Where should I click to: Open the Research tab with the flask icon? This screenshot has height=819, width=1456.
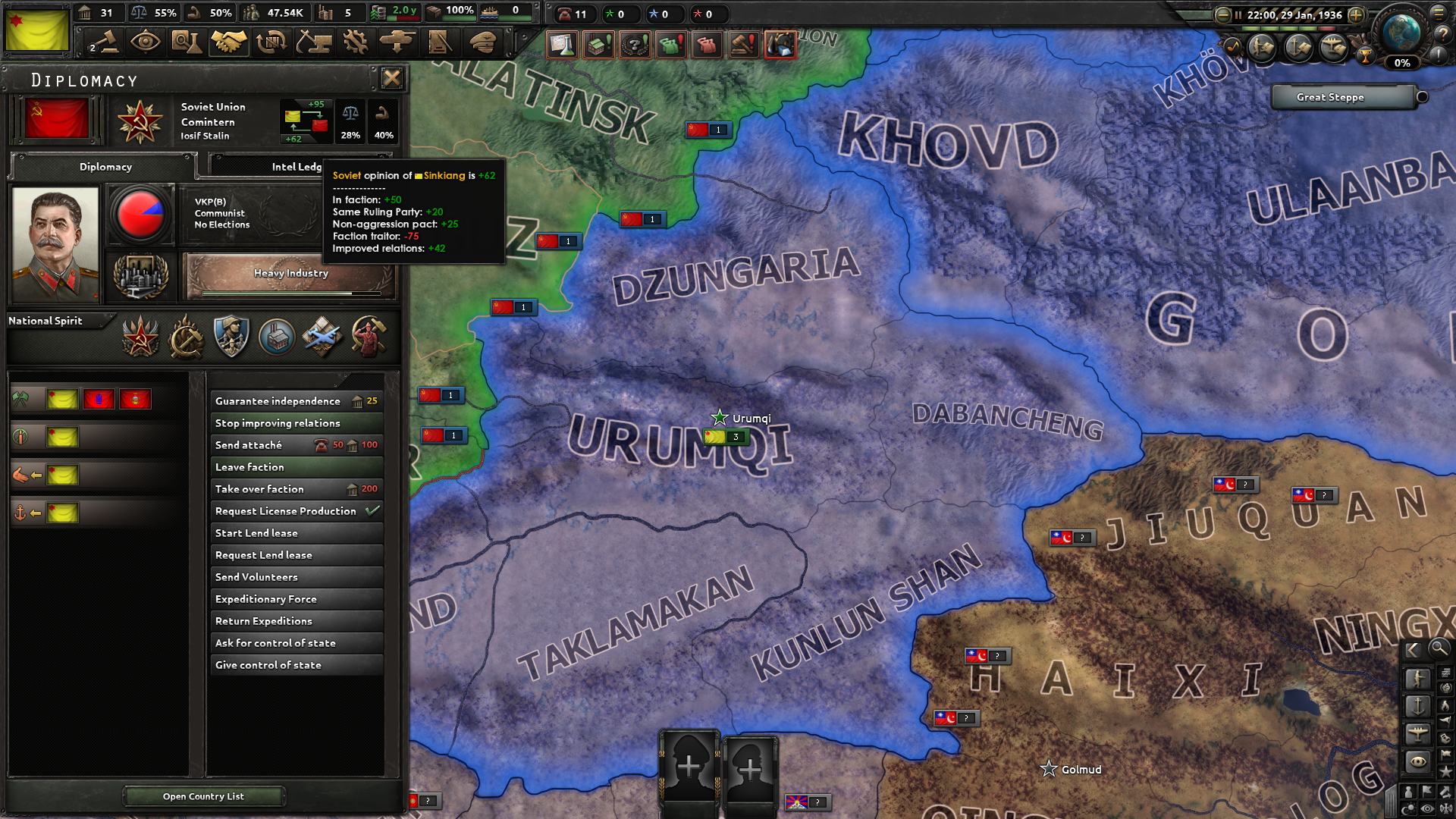pos(187,43)
